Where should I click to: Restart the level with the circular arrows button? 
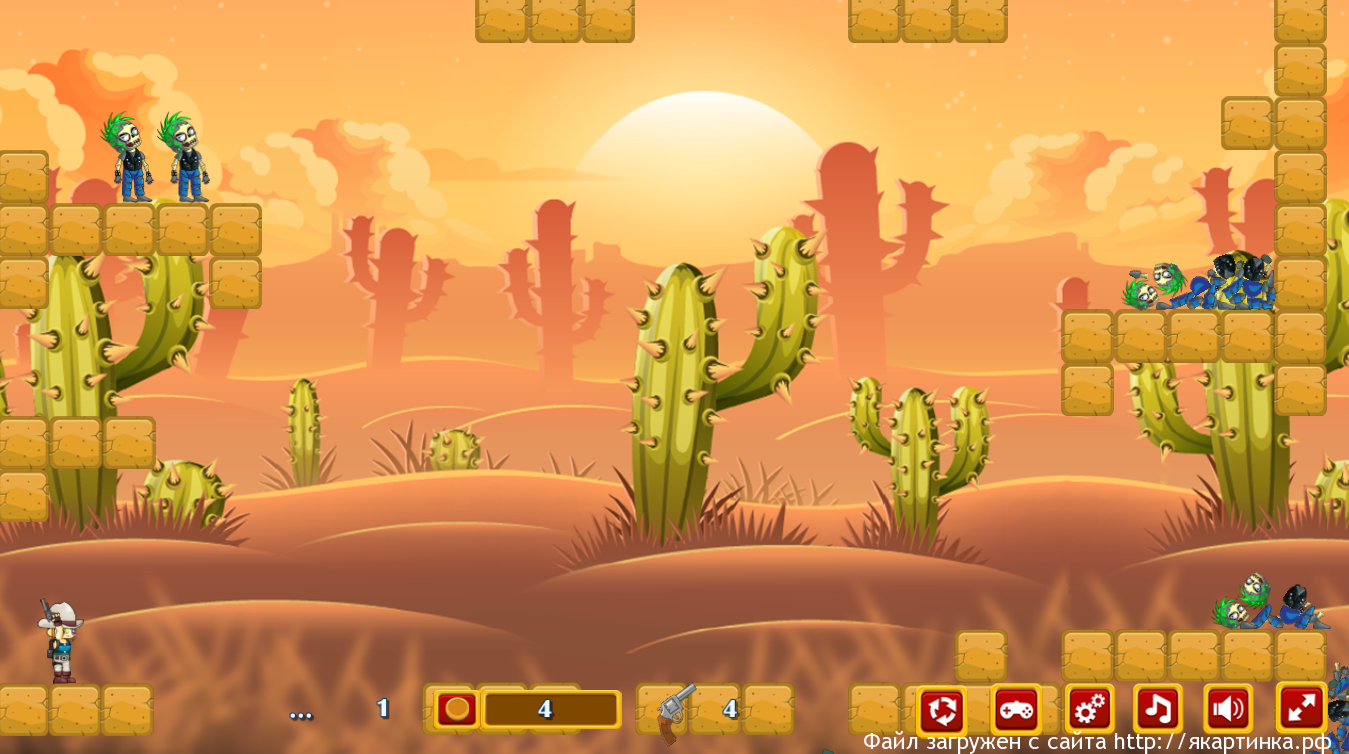point(941,710)
